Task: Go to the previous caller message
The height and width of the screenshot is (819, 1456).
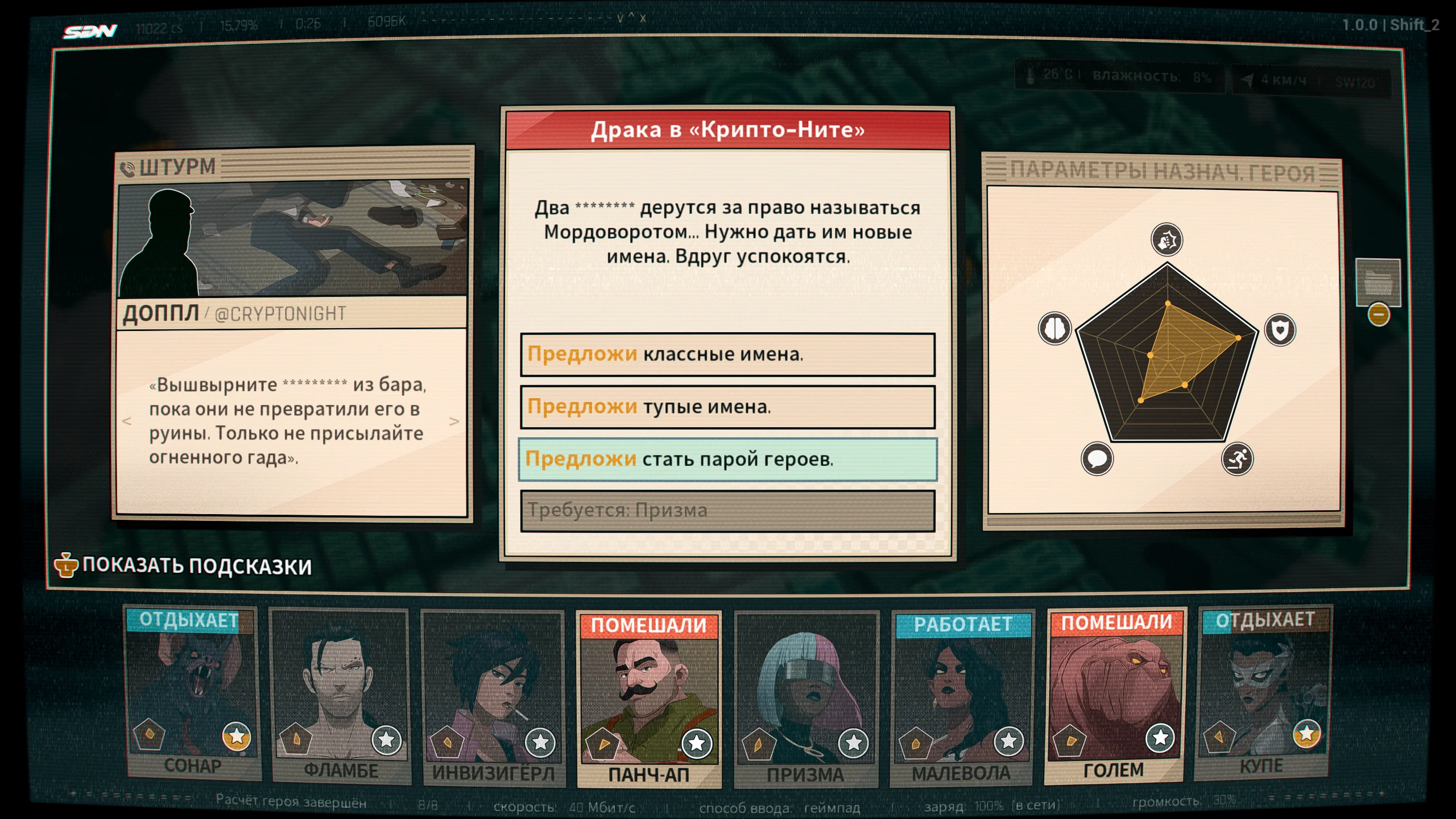Action: (x=127, y=421)
